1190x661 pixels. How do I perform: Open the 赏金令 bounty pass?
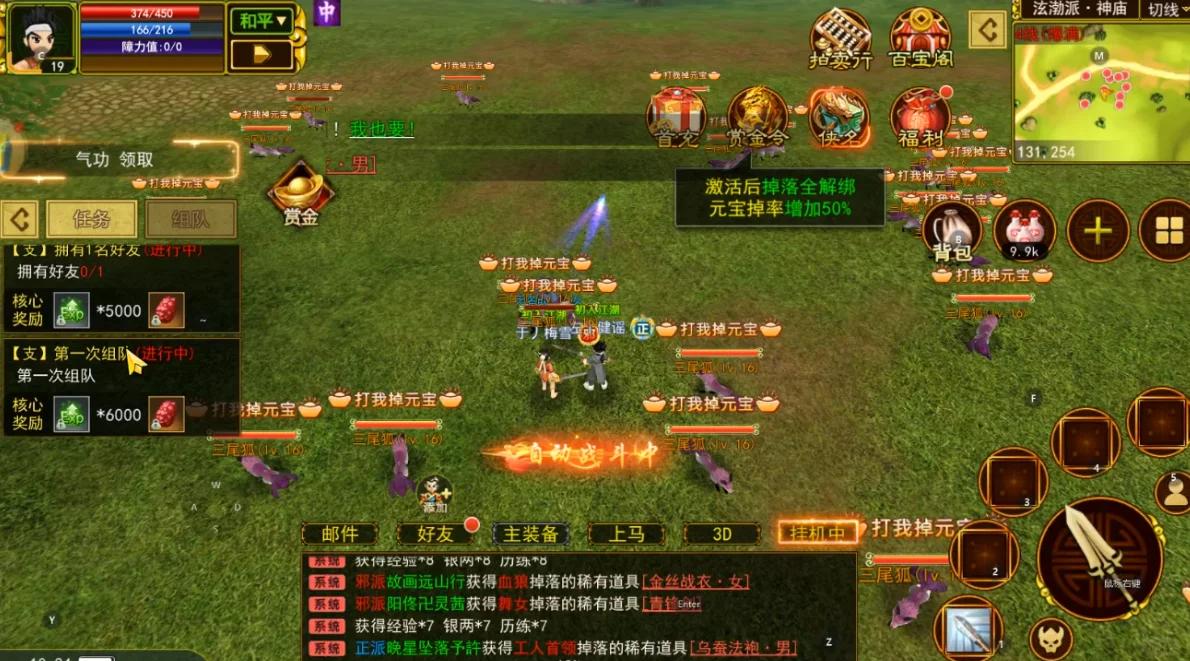(x=757, y=115)
